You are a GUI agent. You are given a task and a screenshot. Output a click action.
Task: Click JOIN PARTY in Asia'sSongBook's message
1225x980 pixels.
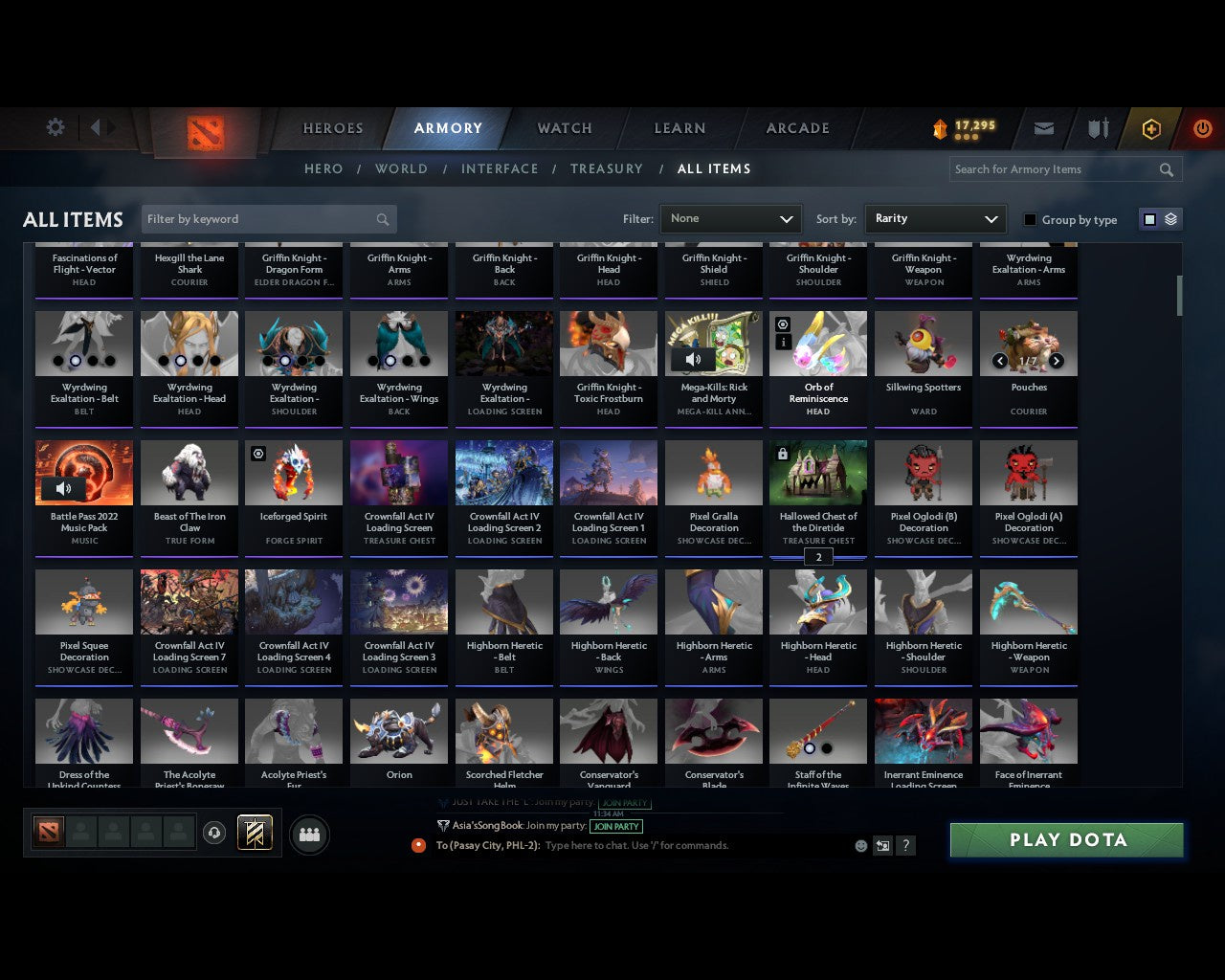616,826
